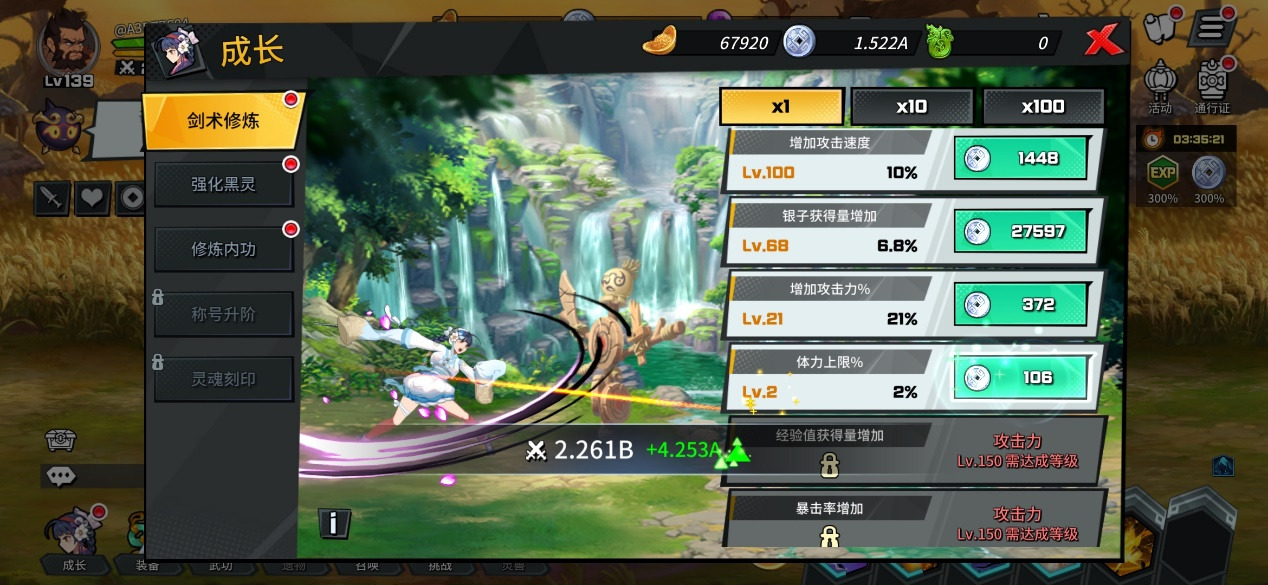Choose the x1 upgrade multiplier

pyautogui.click(x=781, y=107)
